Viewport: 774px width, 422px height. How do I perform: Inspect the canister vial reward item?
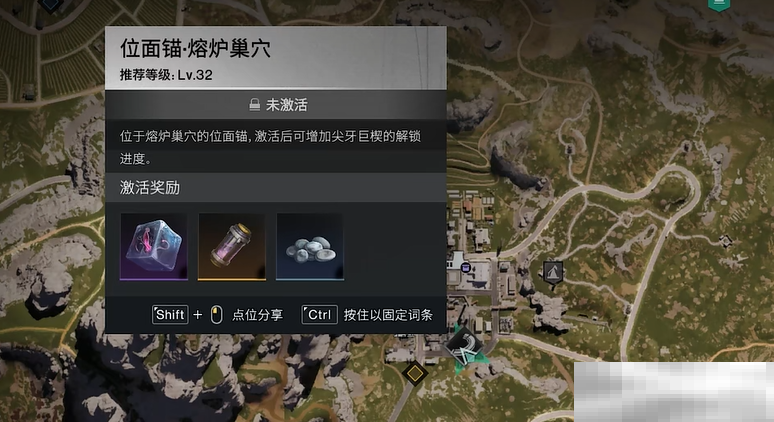click(x=231, y=246)
